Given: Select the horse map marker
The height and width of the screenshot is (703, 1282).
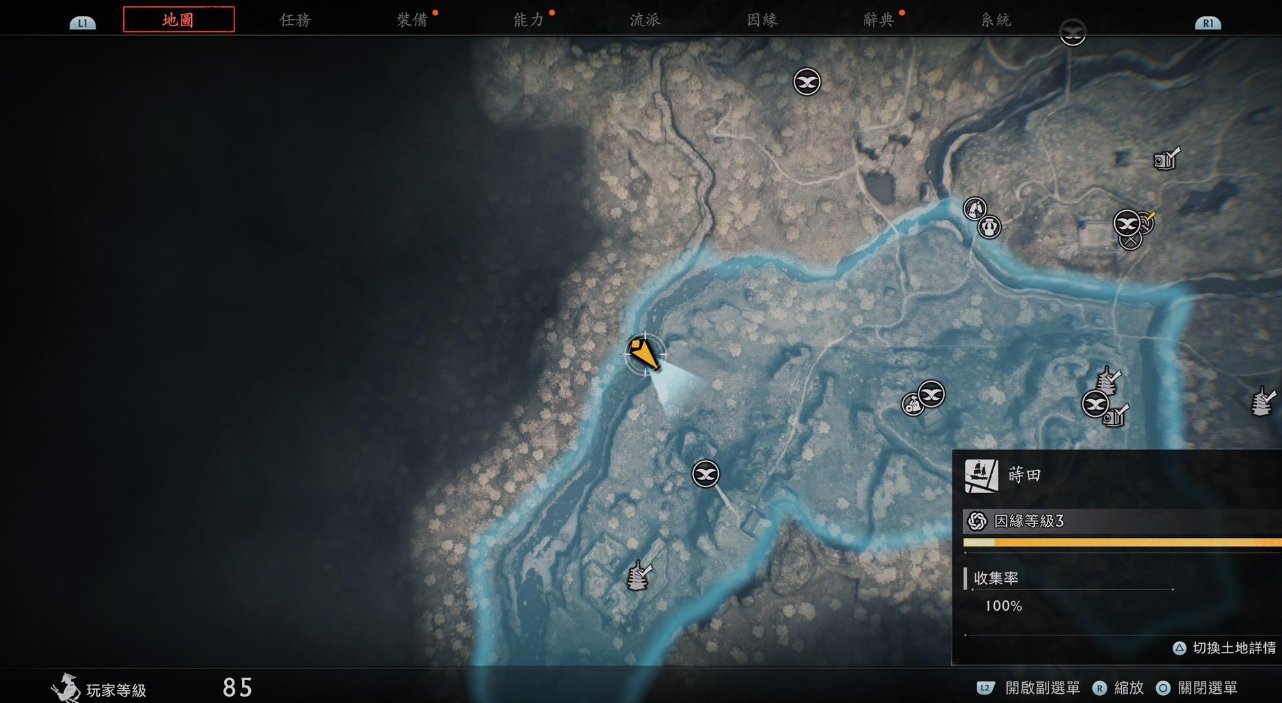Looking at the screenshot, I should click(974, 208).
